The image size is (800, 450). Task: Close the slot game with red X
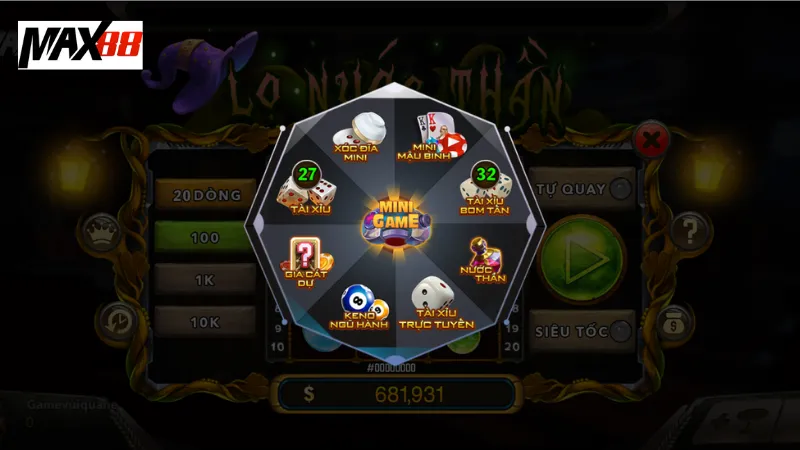tap(651, 139)
